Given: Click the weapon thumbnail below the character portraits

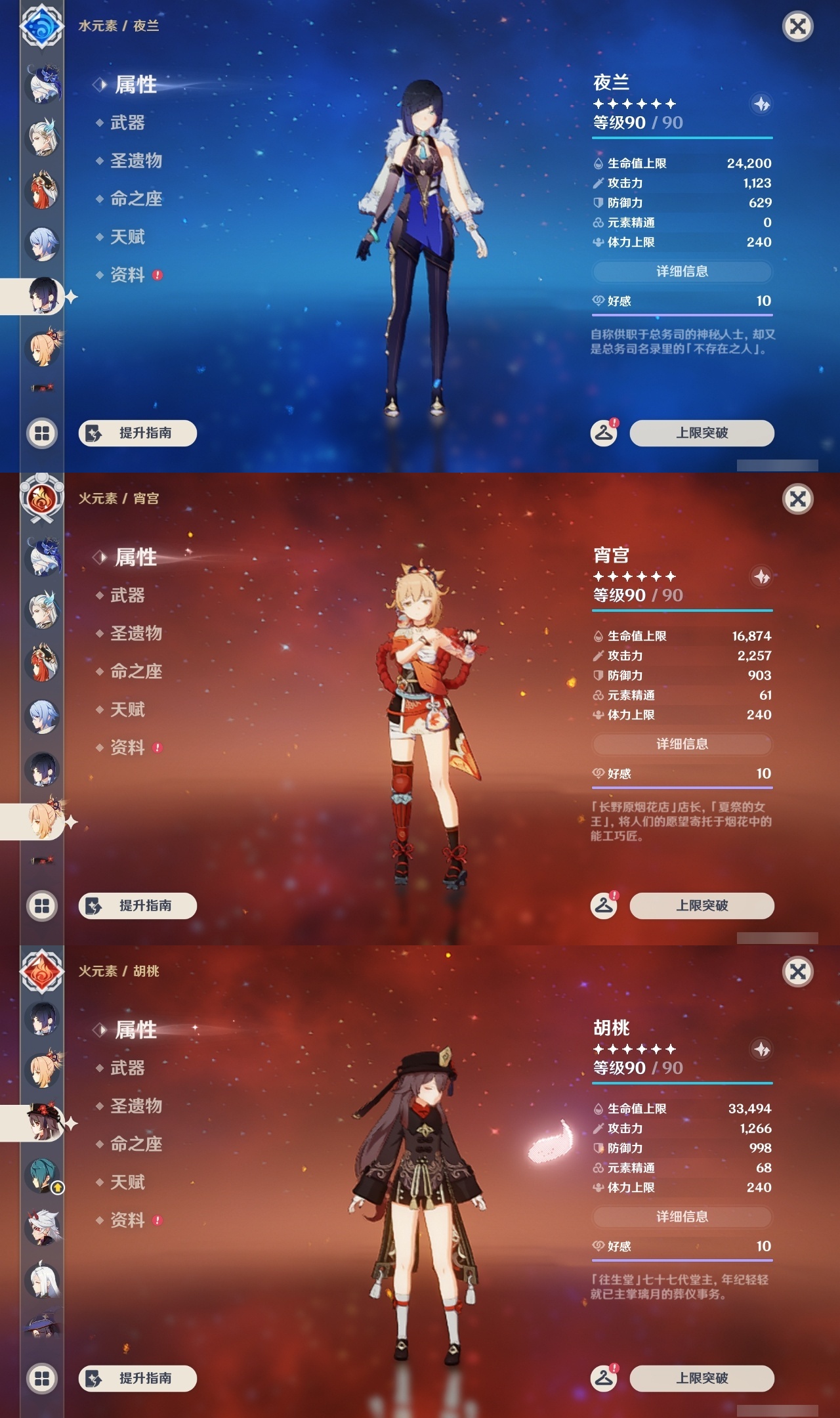Looking at the screenshot, I should [x=42, y=389].
